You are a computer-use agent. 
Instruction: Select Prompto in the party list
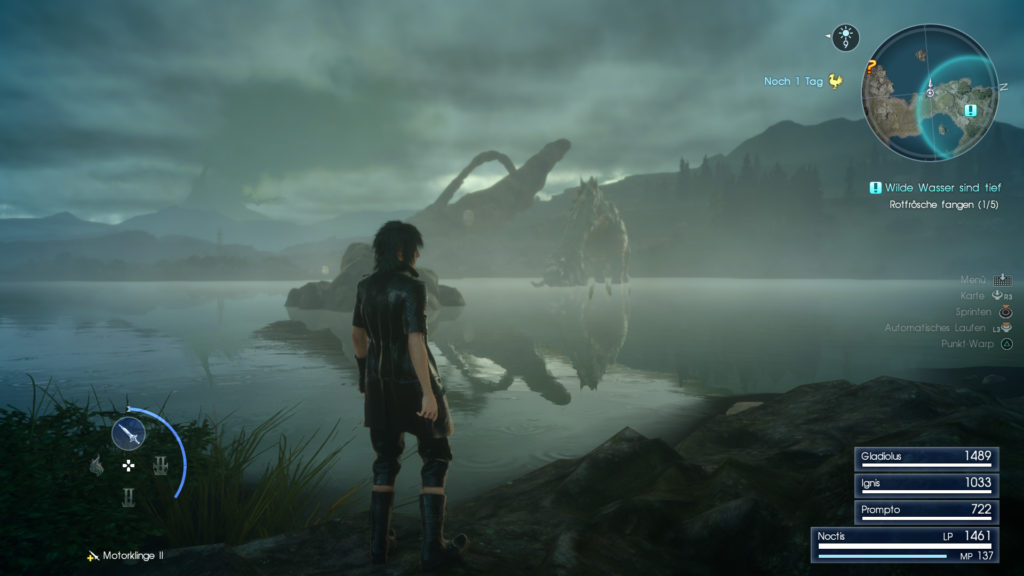[926, 510]
